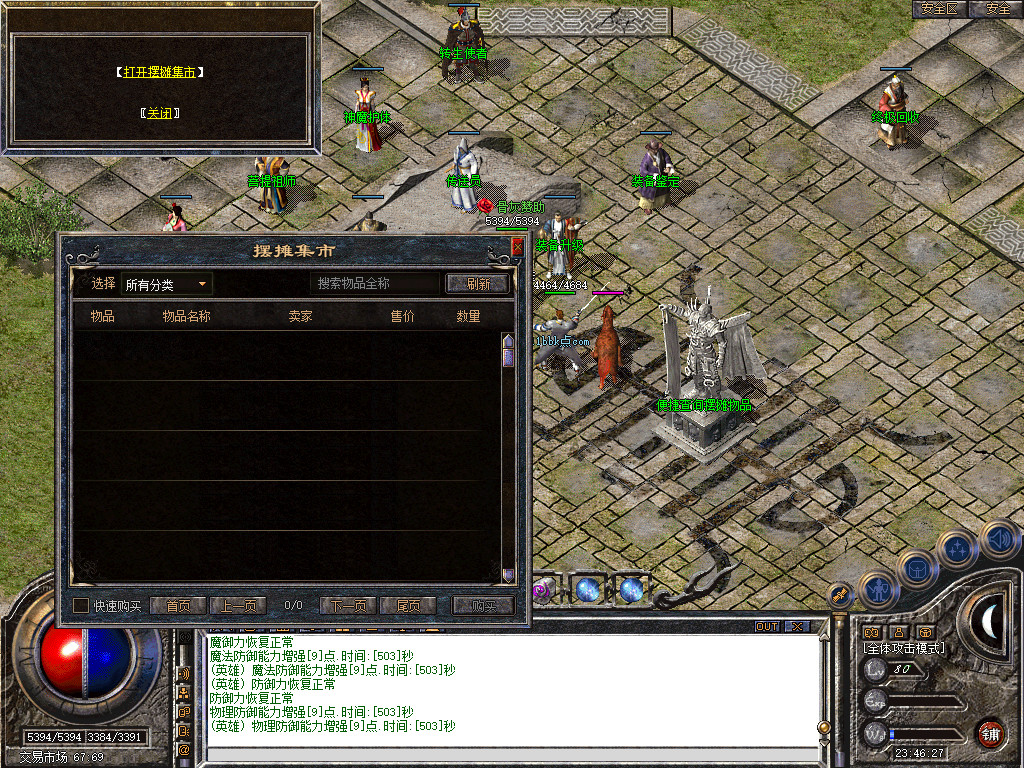This screenshot has height=768, width=1024.
Task: Toggle the 快速购买 checkbox
Action: pos(82,606)
